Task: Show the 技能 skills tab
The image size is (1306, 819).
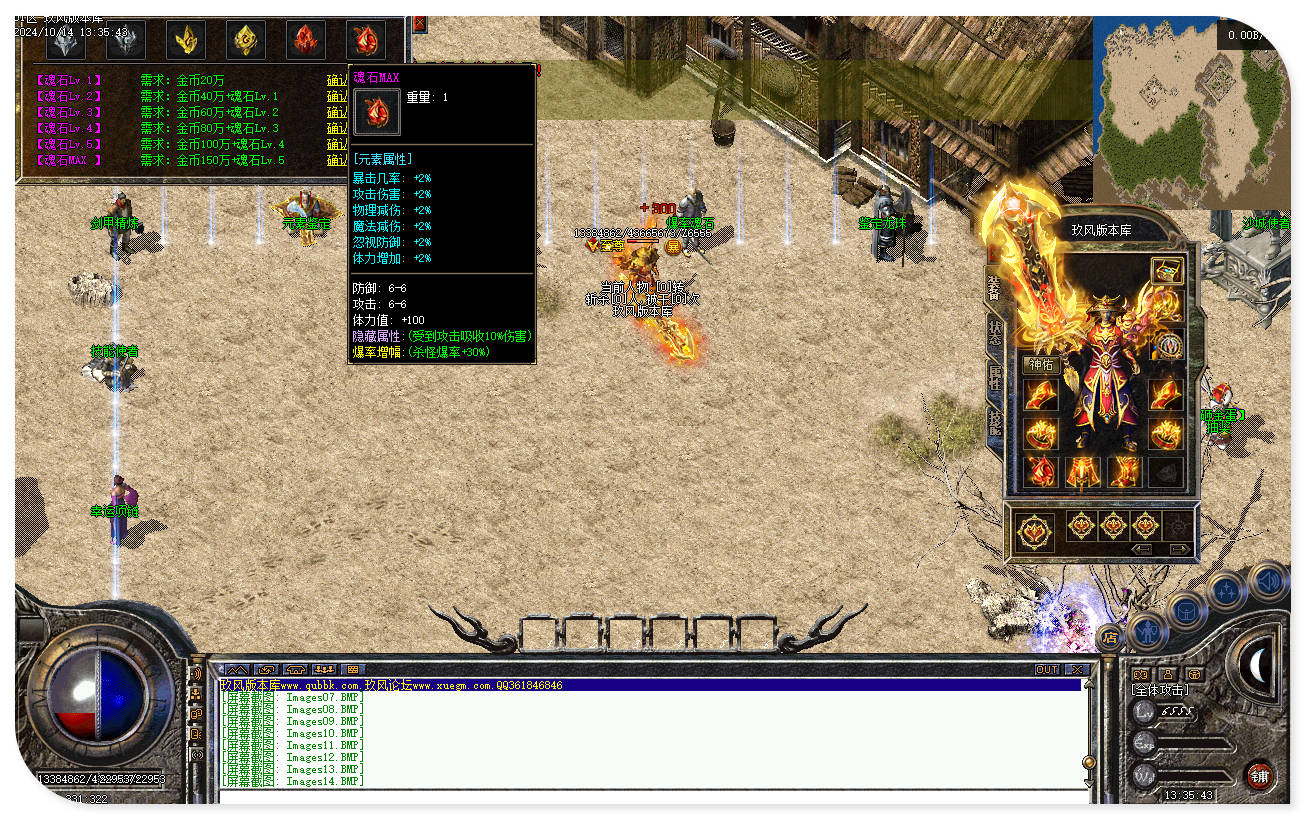Action: (994, 421)
